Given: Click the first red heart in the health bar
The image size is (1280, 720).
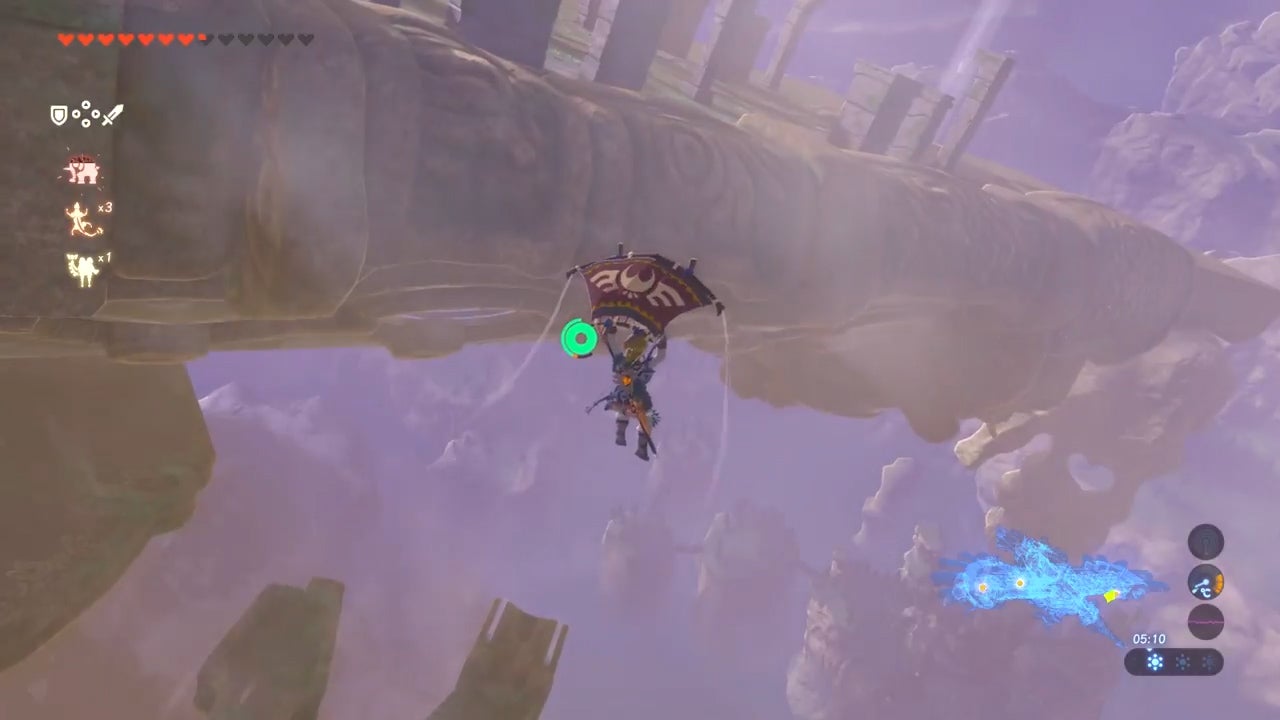Looking at the screenshot, I should tap(65, 40).
